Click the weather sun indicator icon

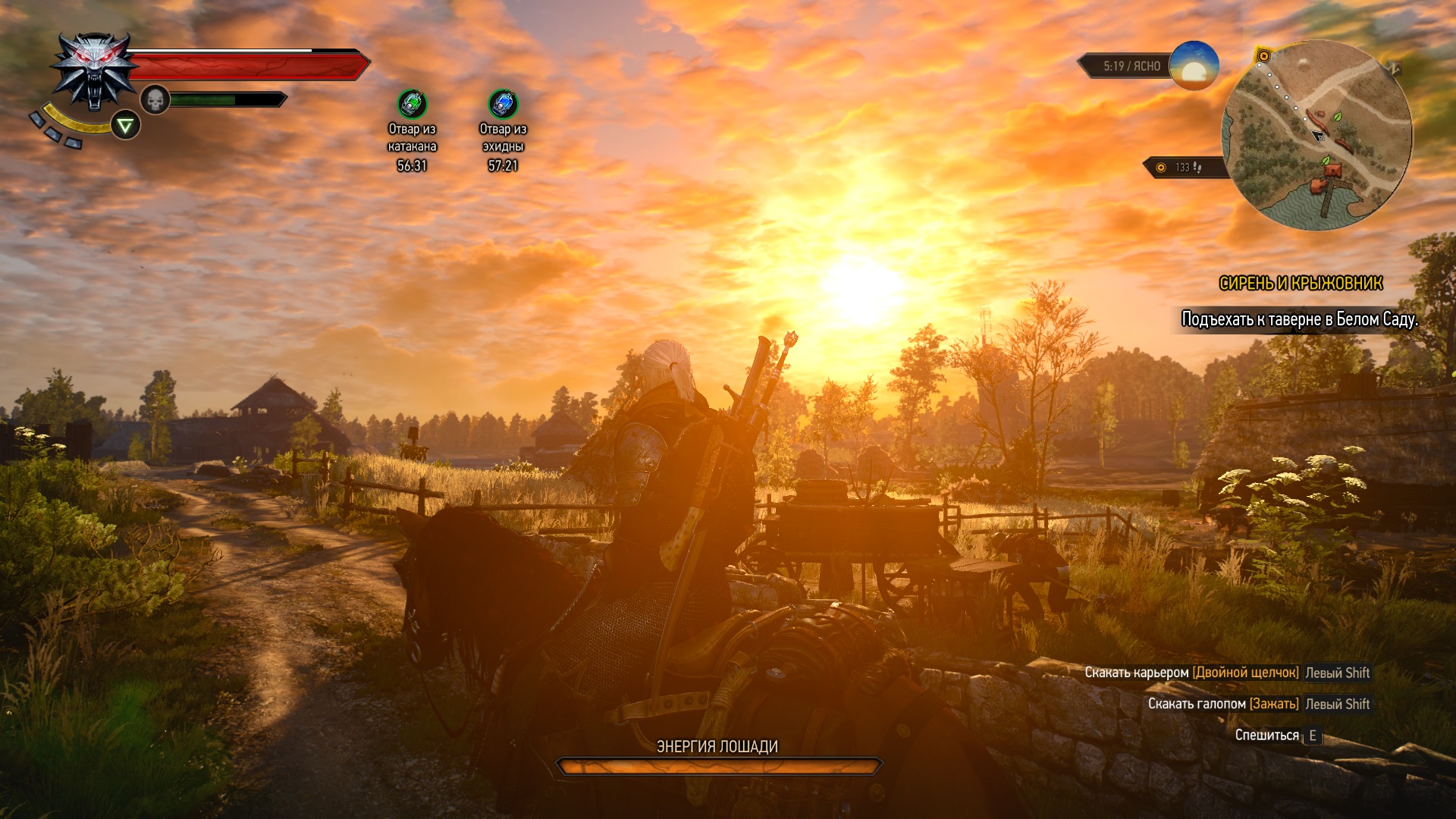pos(1194,66)
